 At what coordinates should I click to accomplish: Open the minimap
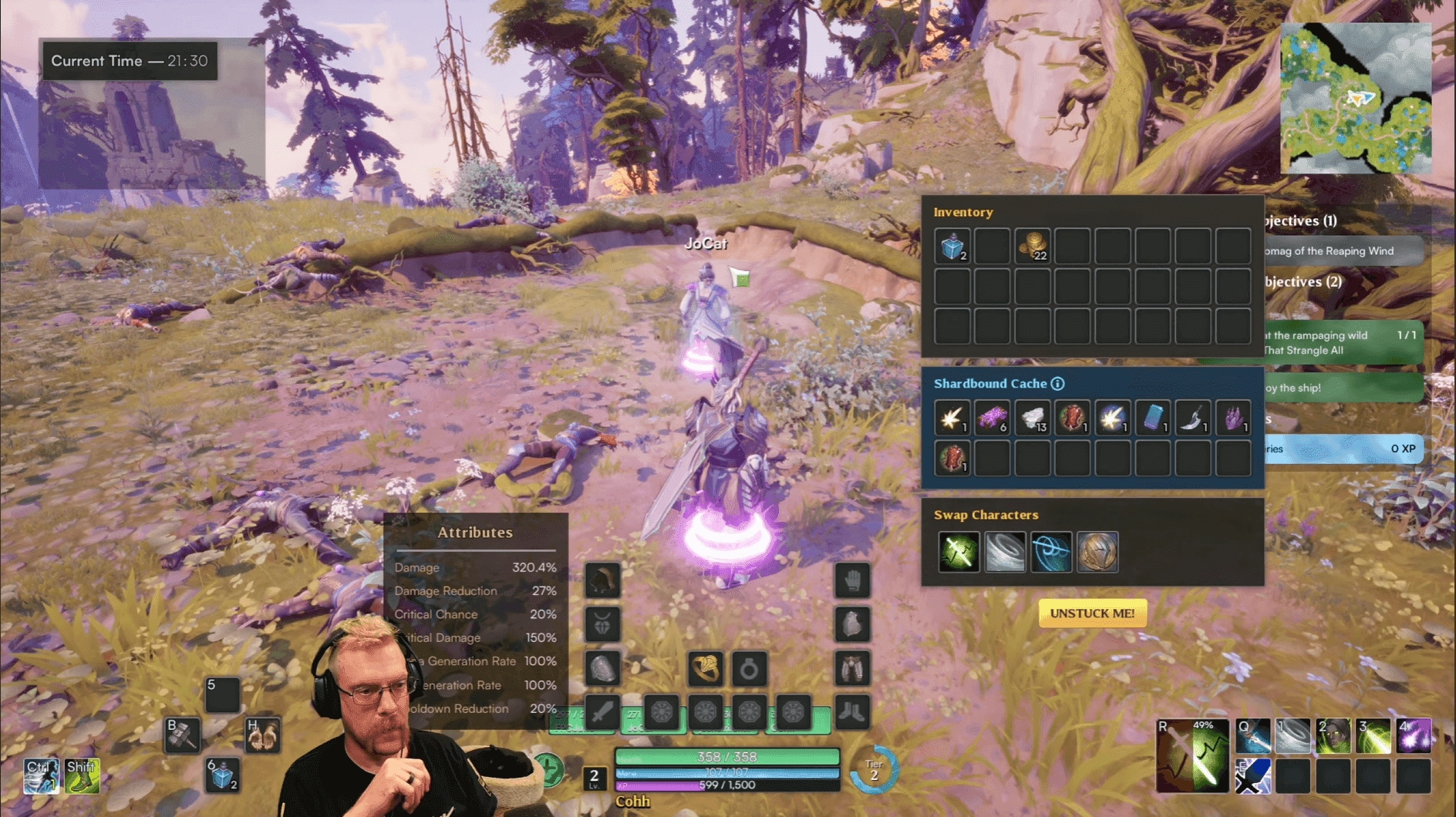(x=1356, y=99)
